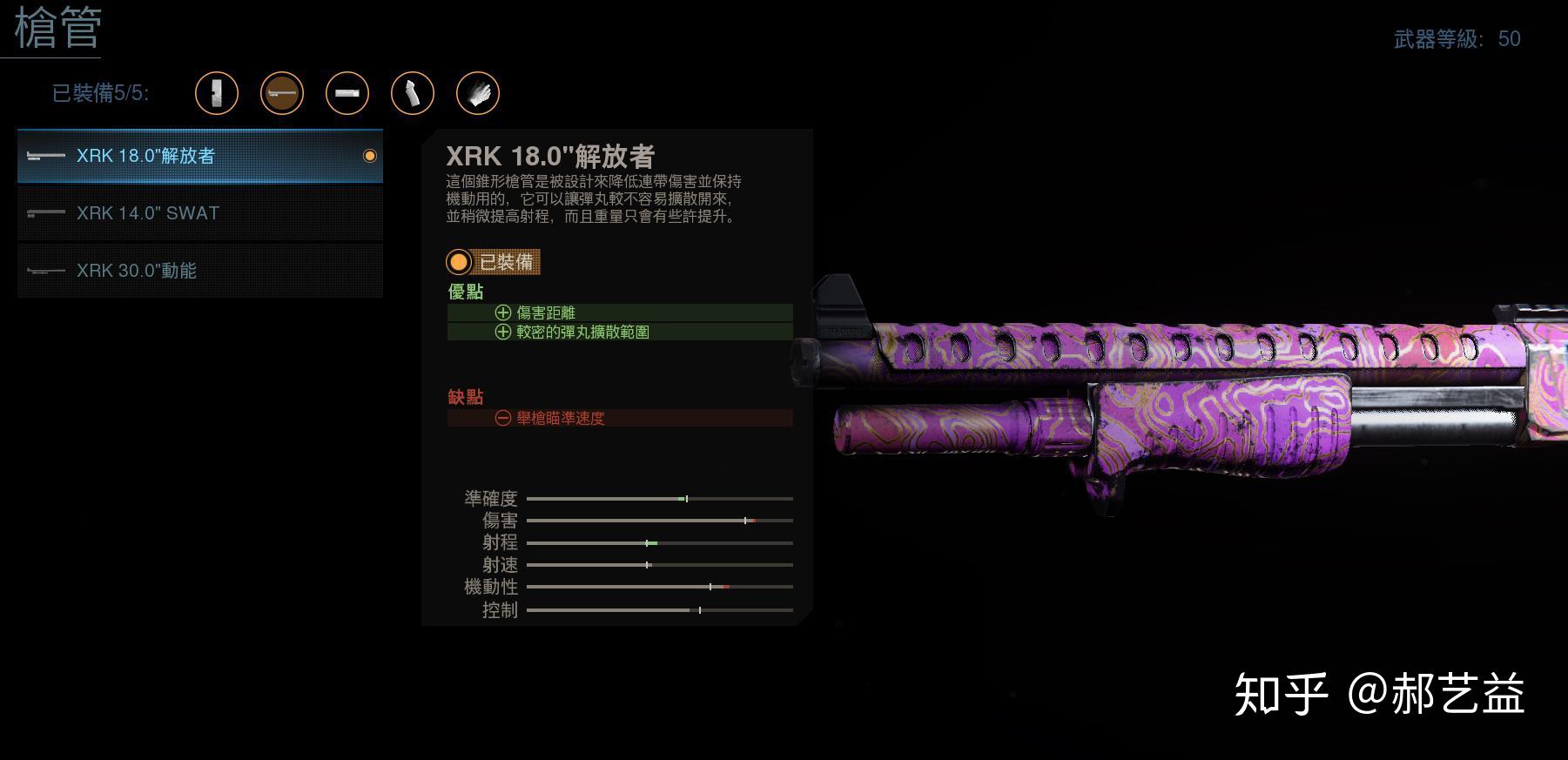Click the ammunition slot circle icon
Image resolution: width=1568 pixels, height=760 pixels.
coord(347,93)
